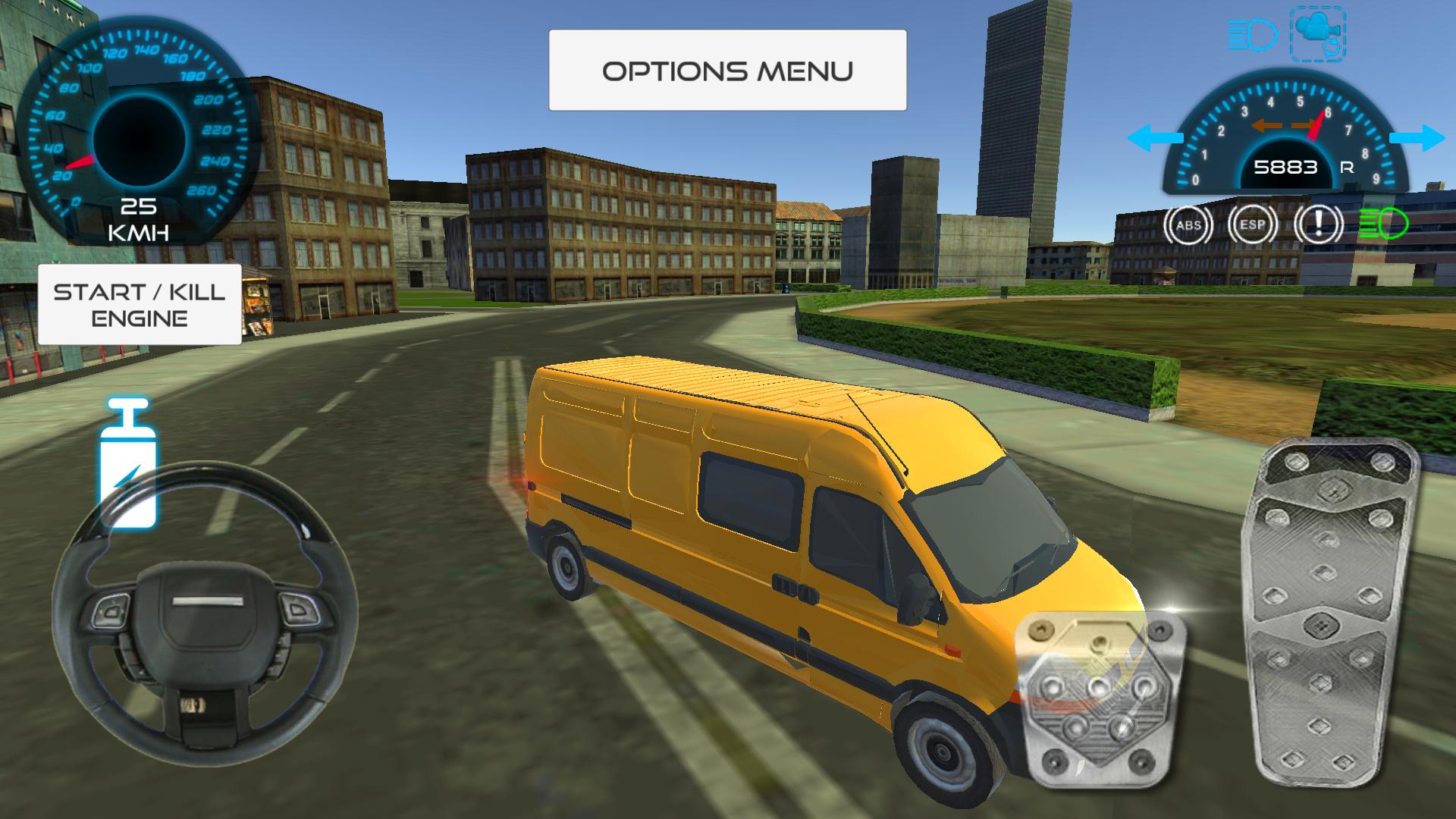
Task: Click the green low-beam headlight indicator
Action: [1382, 224]
